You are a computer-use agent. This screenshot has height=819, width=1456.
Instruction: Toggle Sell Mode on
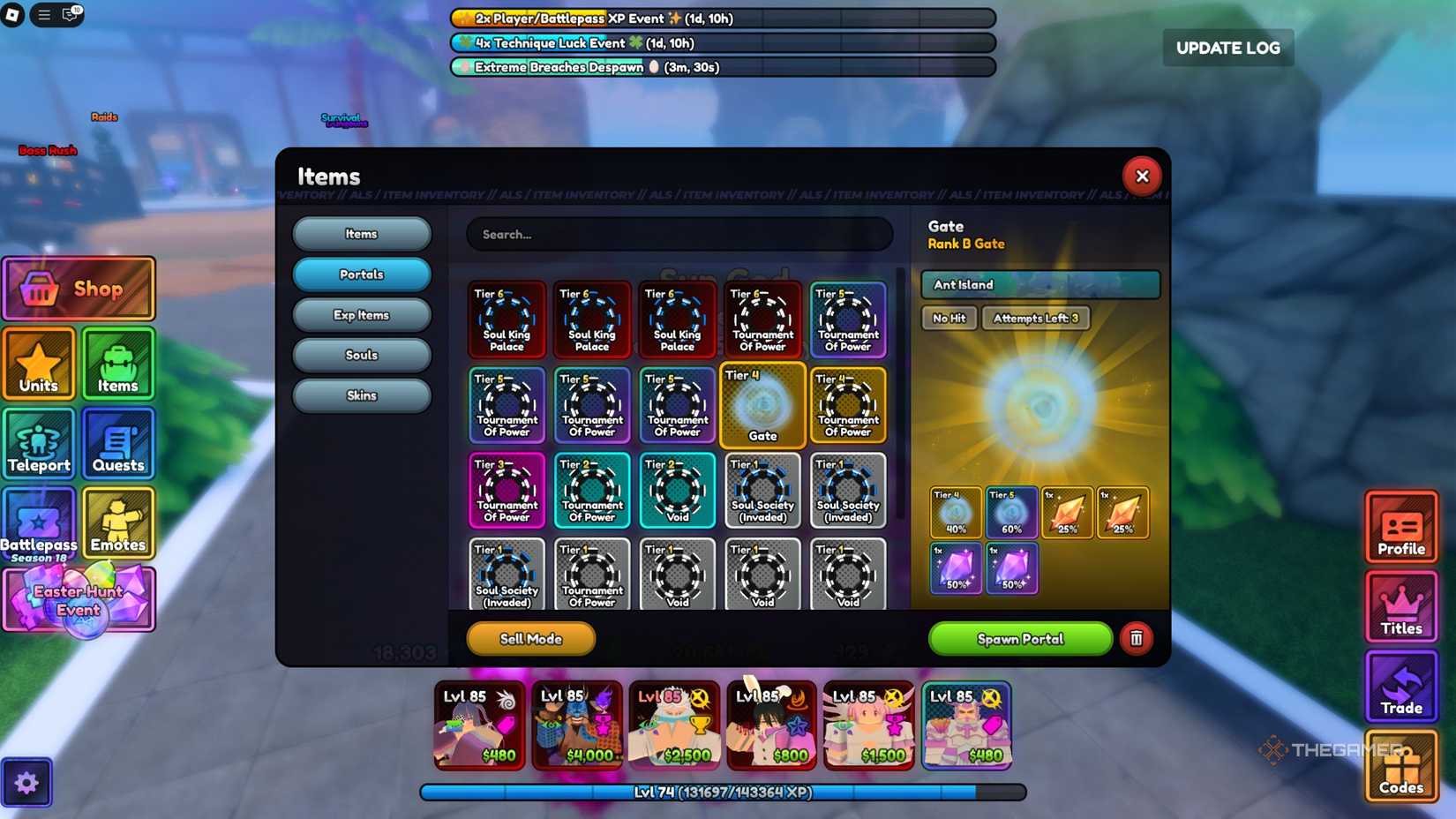529,639
